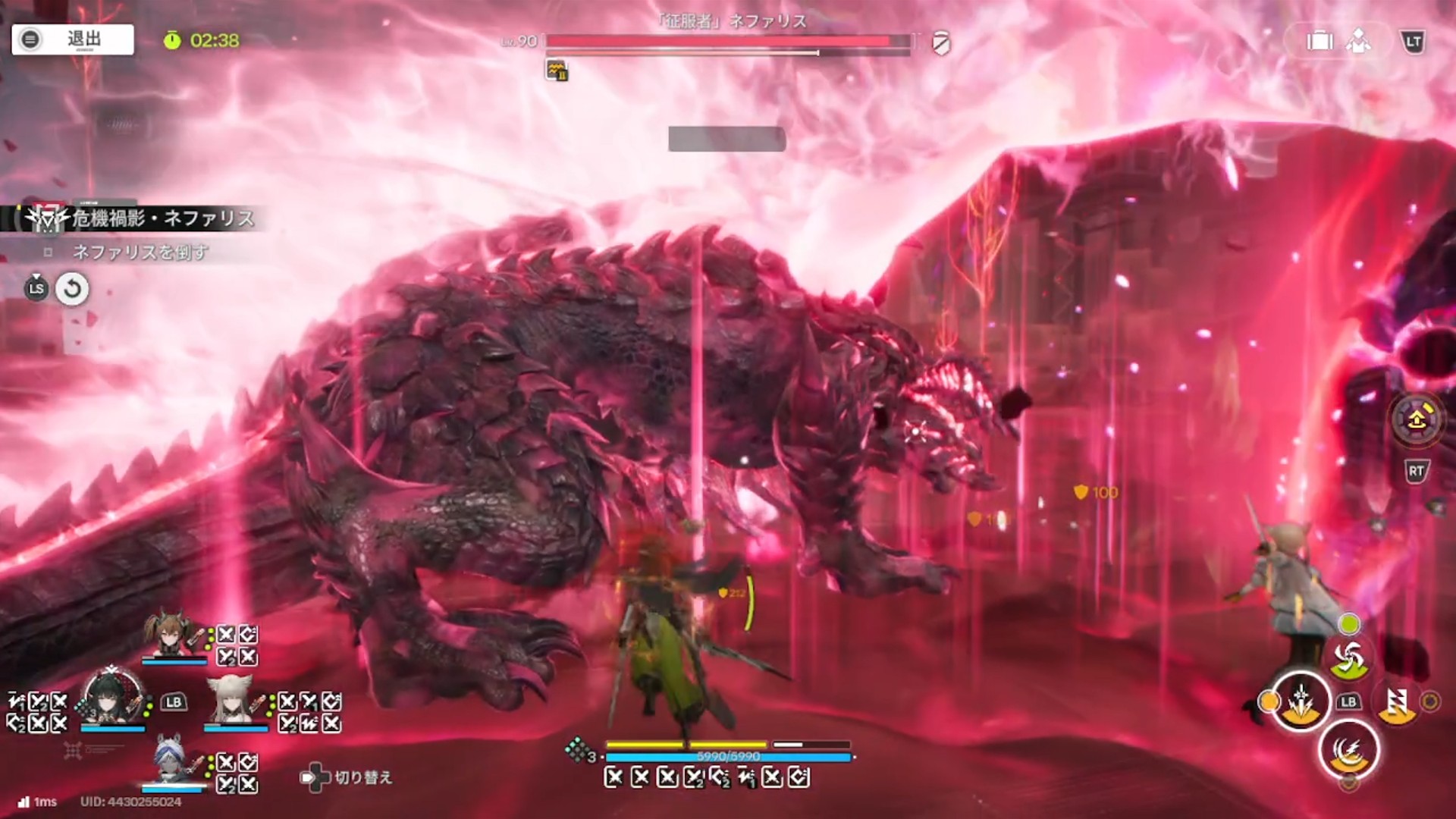Activate the upward-arrow ultimate gauge icon
1456x819 pixels.
pos(1416,418)
